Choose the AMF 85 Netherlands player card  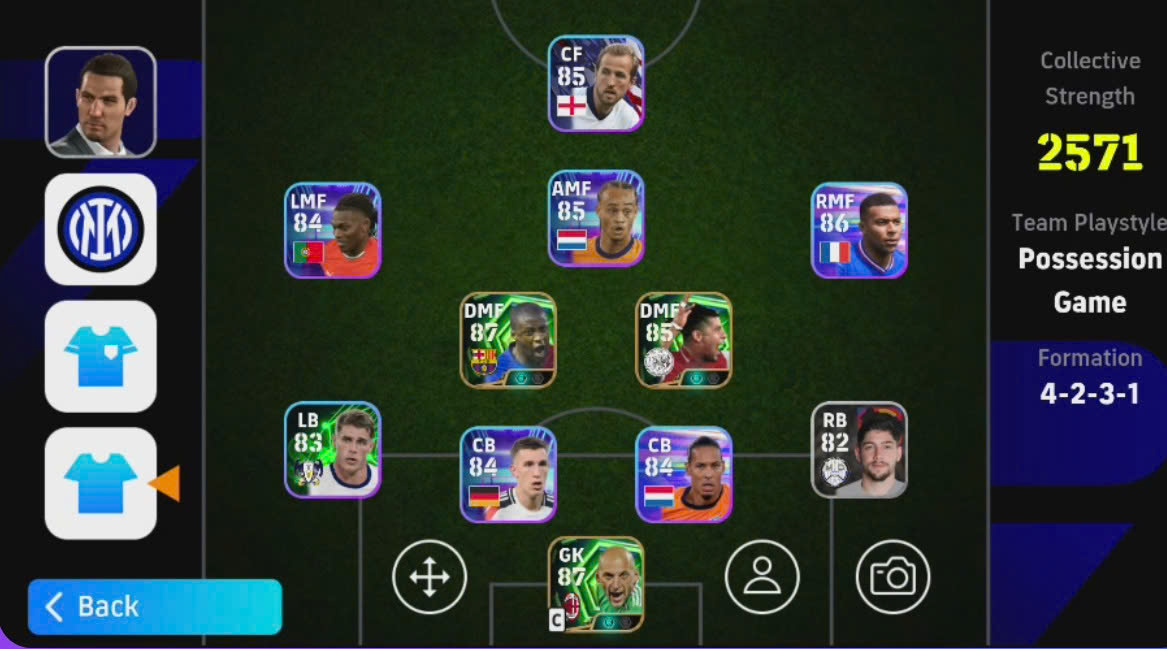pos(596,218)
